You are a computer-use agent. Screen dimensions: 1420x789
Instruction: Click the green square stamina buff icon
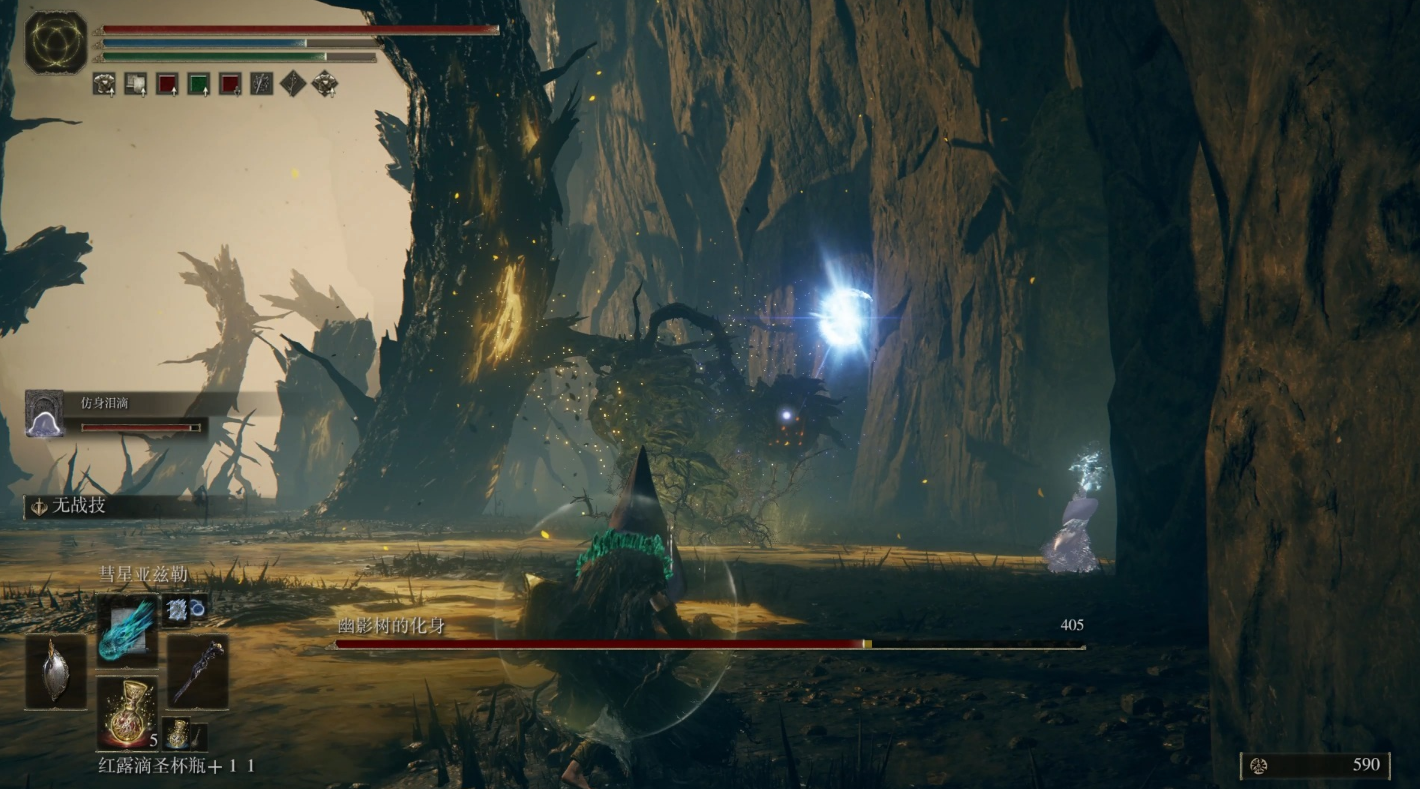[x=199, y=84]
